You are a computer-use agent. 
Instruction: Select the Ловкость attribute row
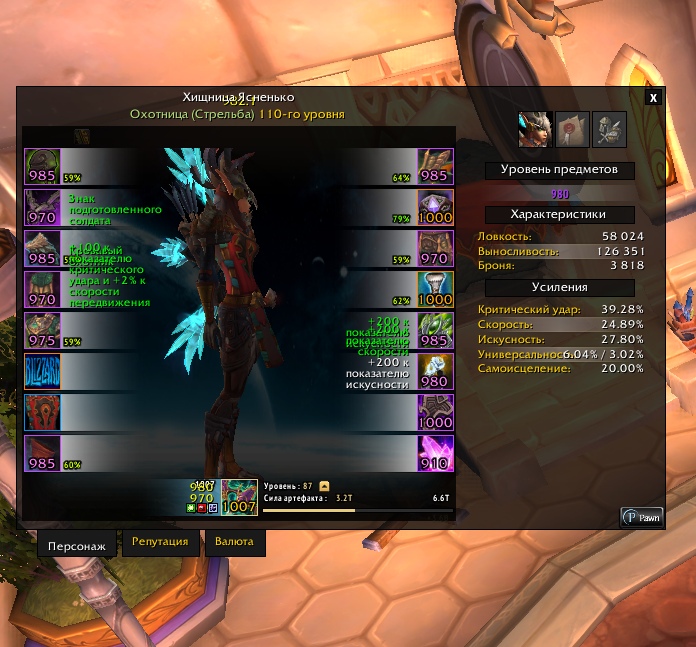coord(560,236)
